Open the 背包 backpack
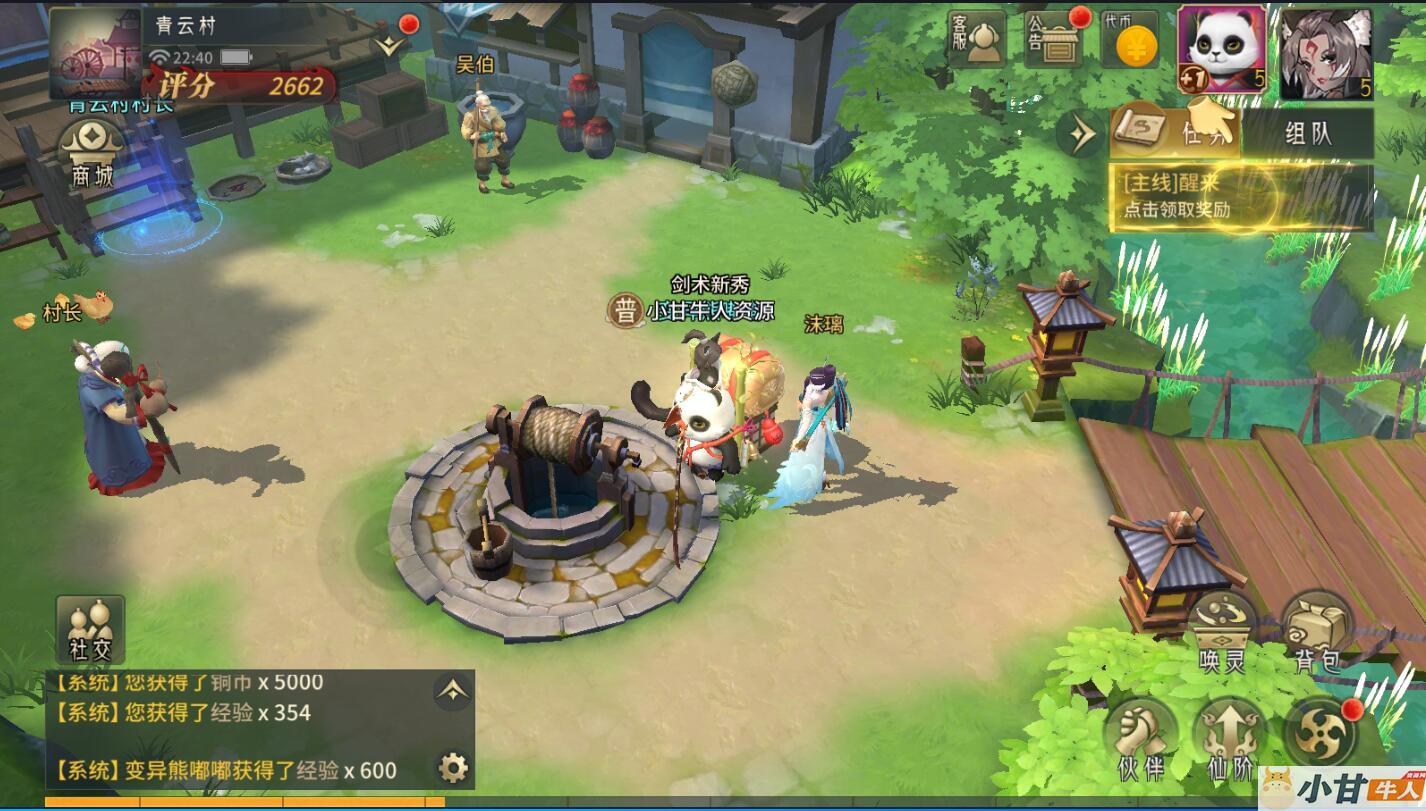Image resolution: width=1426 pixels, height=811 pixels. coord(1317,630)
